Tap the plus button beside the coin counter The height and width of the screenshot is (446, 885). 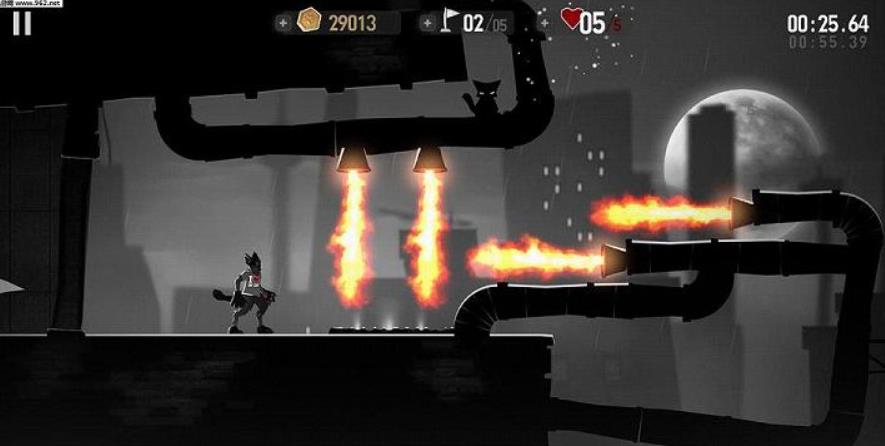(x=284, y=22)
